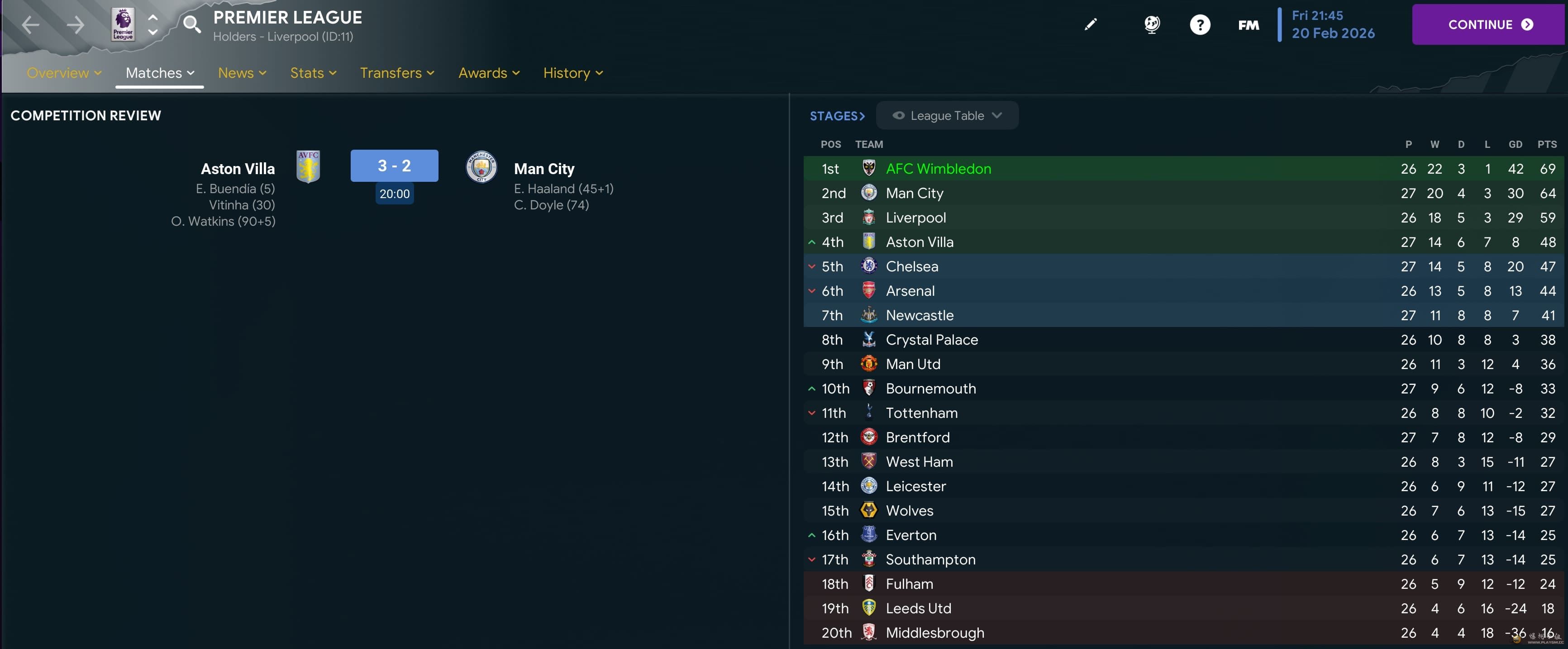Viewport: 1568px width, 649px height.
Task: Switch to the News tab
Action: (x=242, y=73)
